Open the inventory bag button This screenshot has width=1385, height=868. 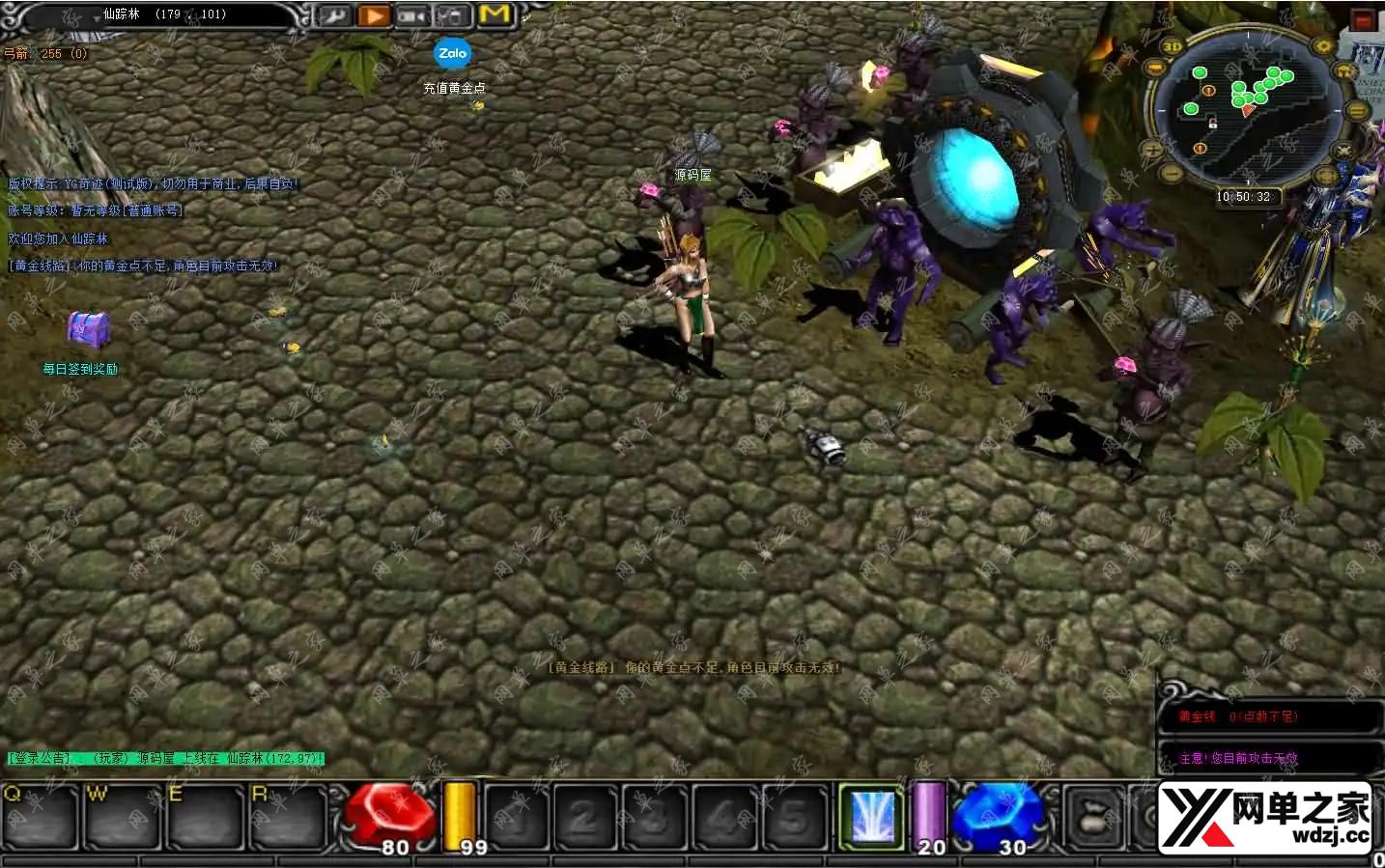point(1095,817)
